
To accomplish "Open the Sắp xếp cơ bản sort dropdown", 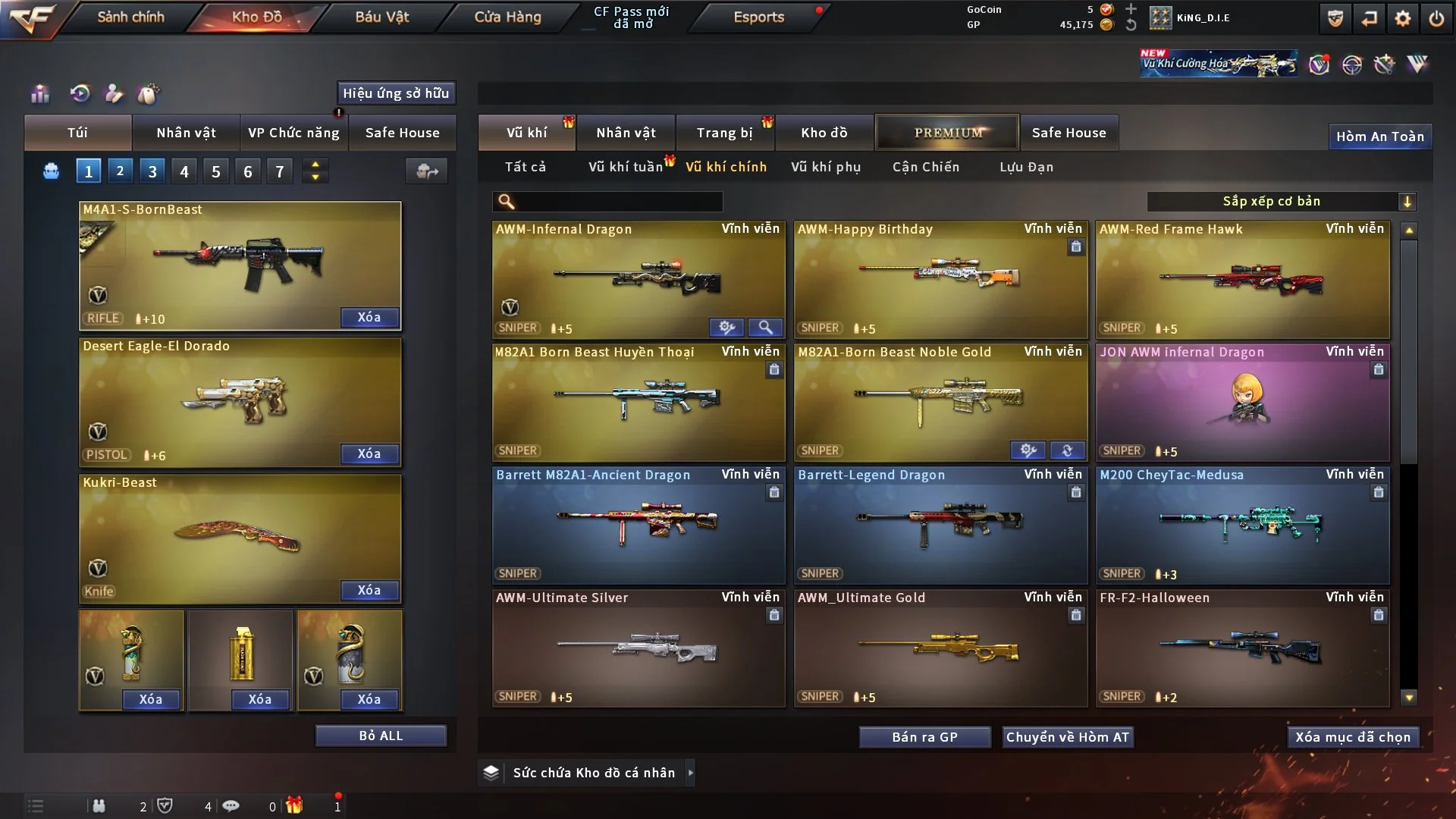I will (x=1281, y=201).
